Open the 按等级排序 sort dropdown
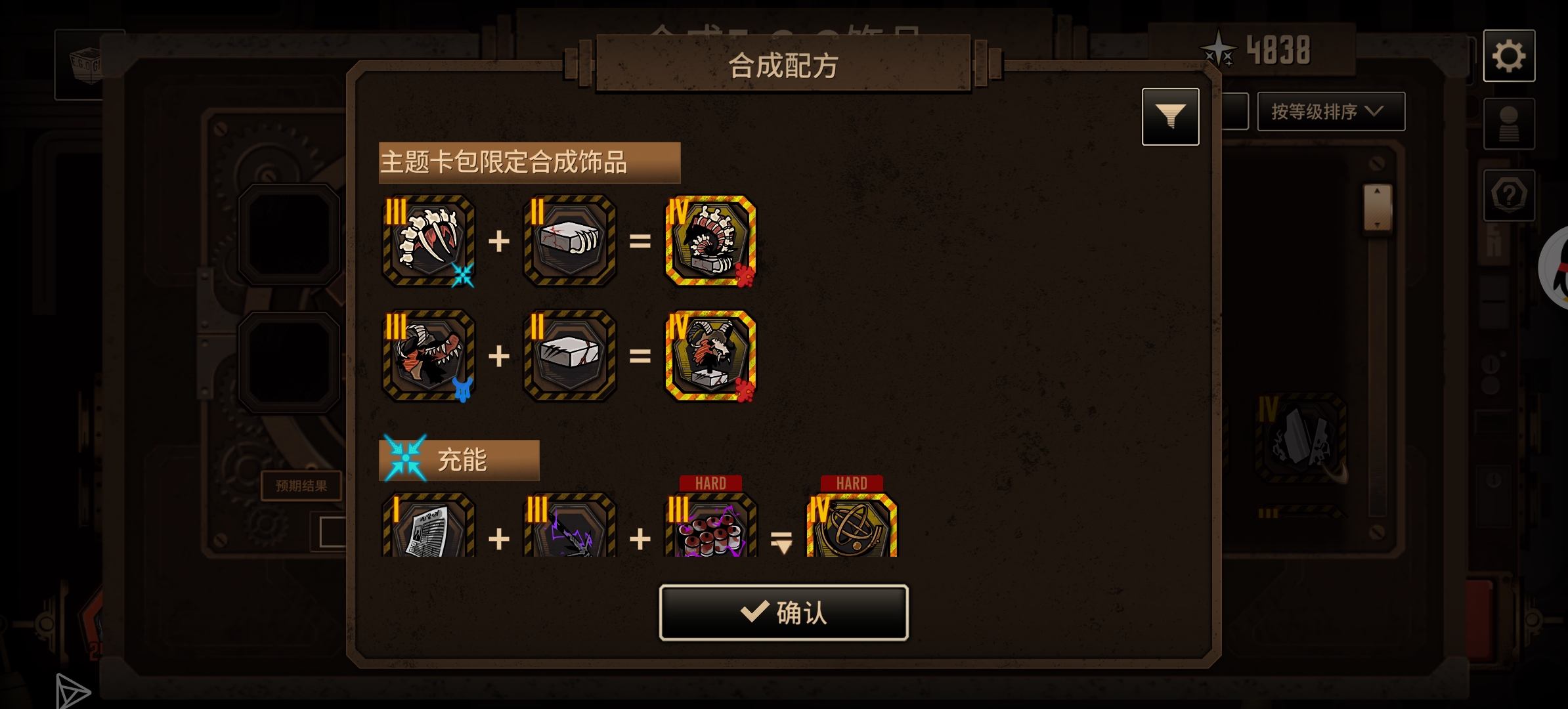The image size is (1568, 709). click(1328, 112)
